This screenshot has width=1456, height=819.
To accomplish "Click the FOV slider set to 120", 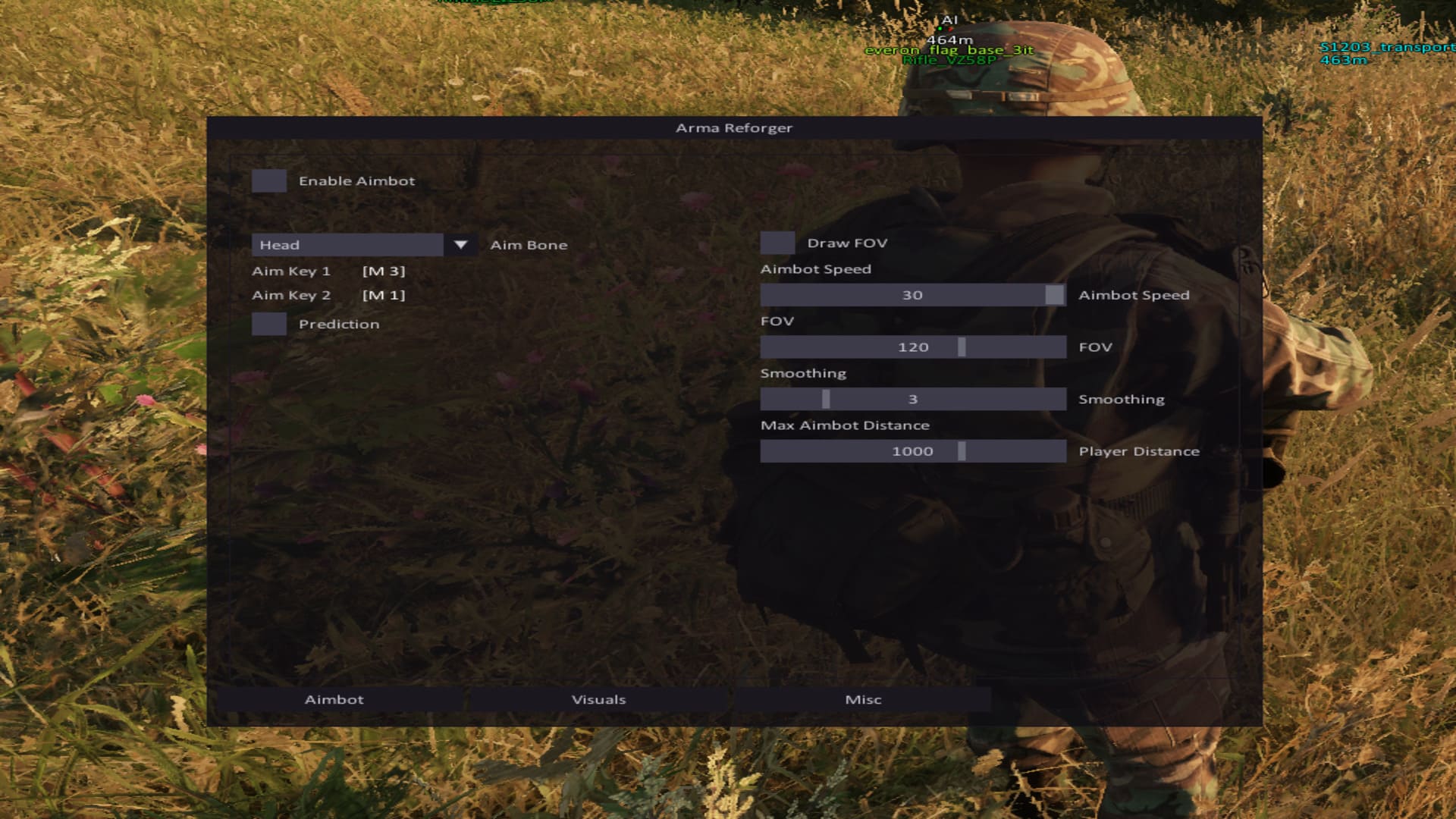I will click(962, 347).
